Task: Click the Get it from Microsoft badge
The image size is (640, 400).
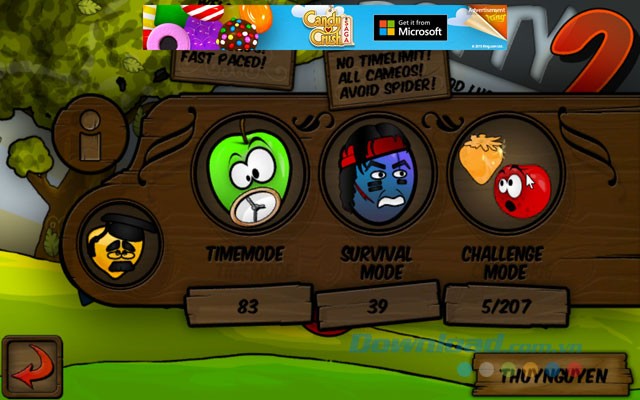Action: coord(410,28)
